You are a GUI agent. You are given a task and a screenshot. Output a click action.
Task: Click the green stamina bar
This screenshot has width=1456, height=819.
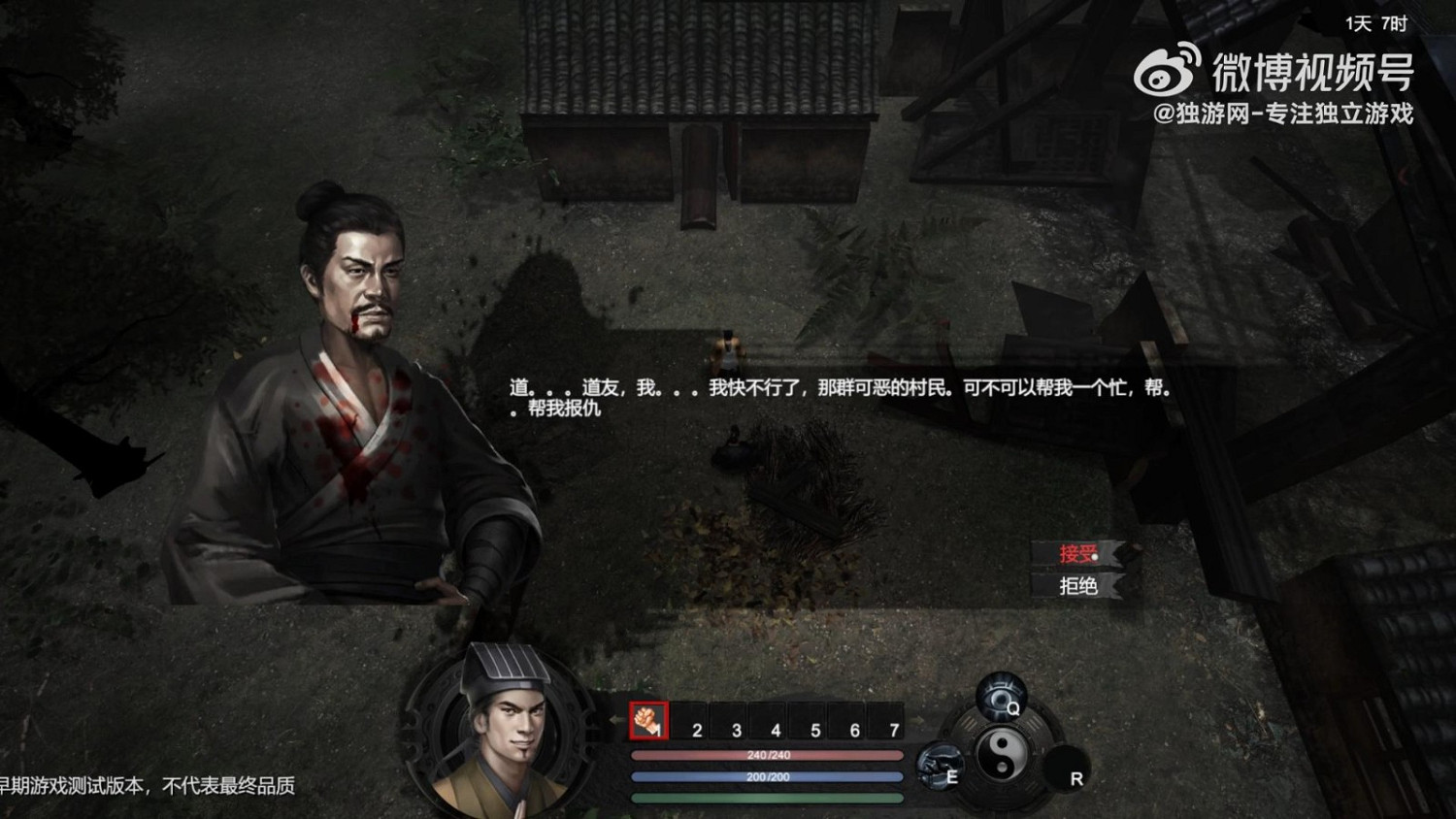pos(766,798)
